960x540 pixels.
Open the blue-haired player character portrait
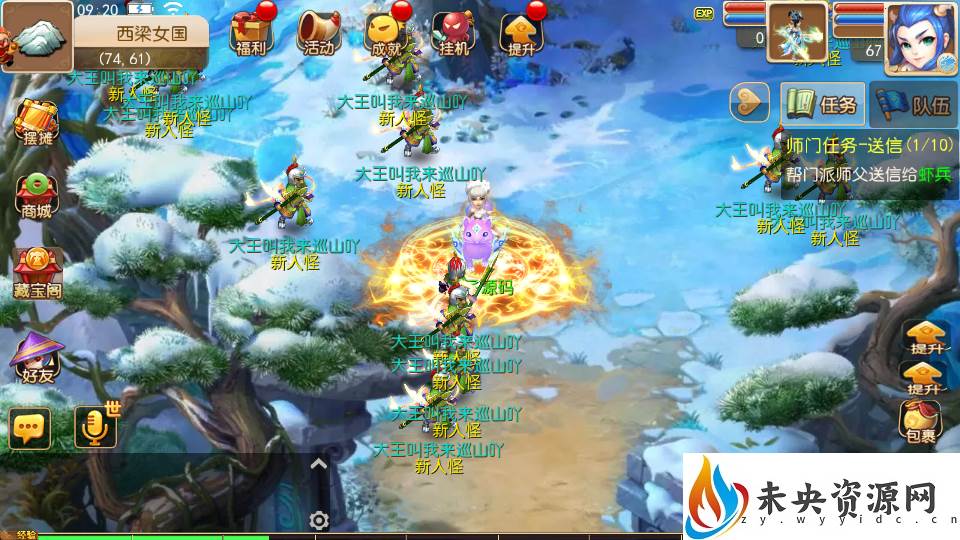point(919,36)
